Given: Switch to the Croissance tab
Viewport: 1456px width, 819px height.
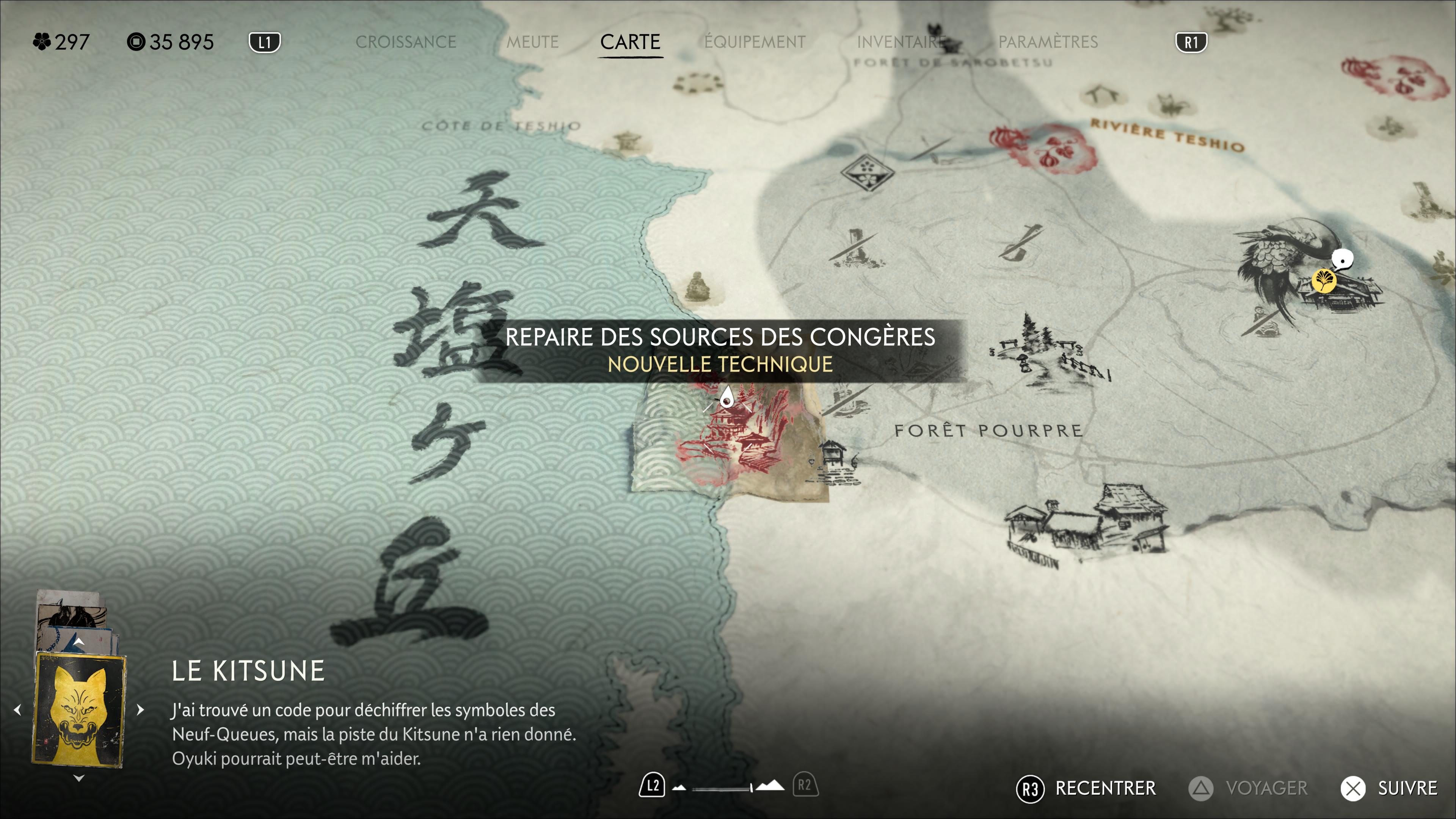Looking at the screenshot, I should [405, 42].
